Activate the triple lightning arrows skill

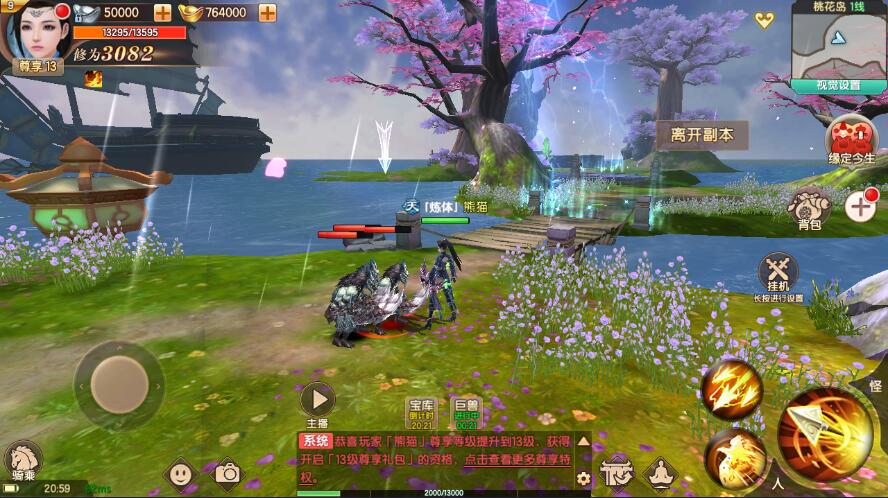pyautogui.click(x=731, y=390)
